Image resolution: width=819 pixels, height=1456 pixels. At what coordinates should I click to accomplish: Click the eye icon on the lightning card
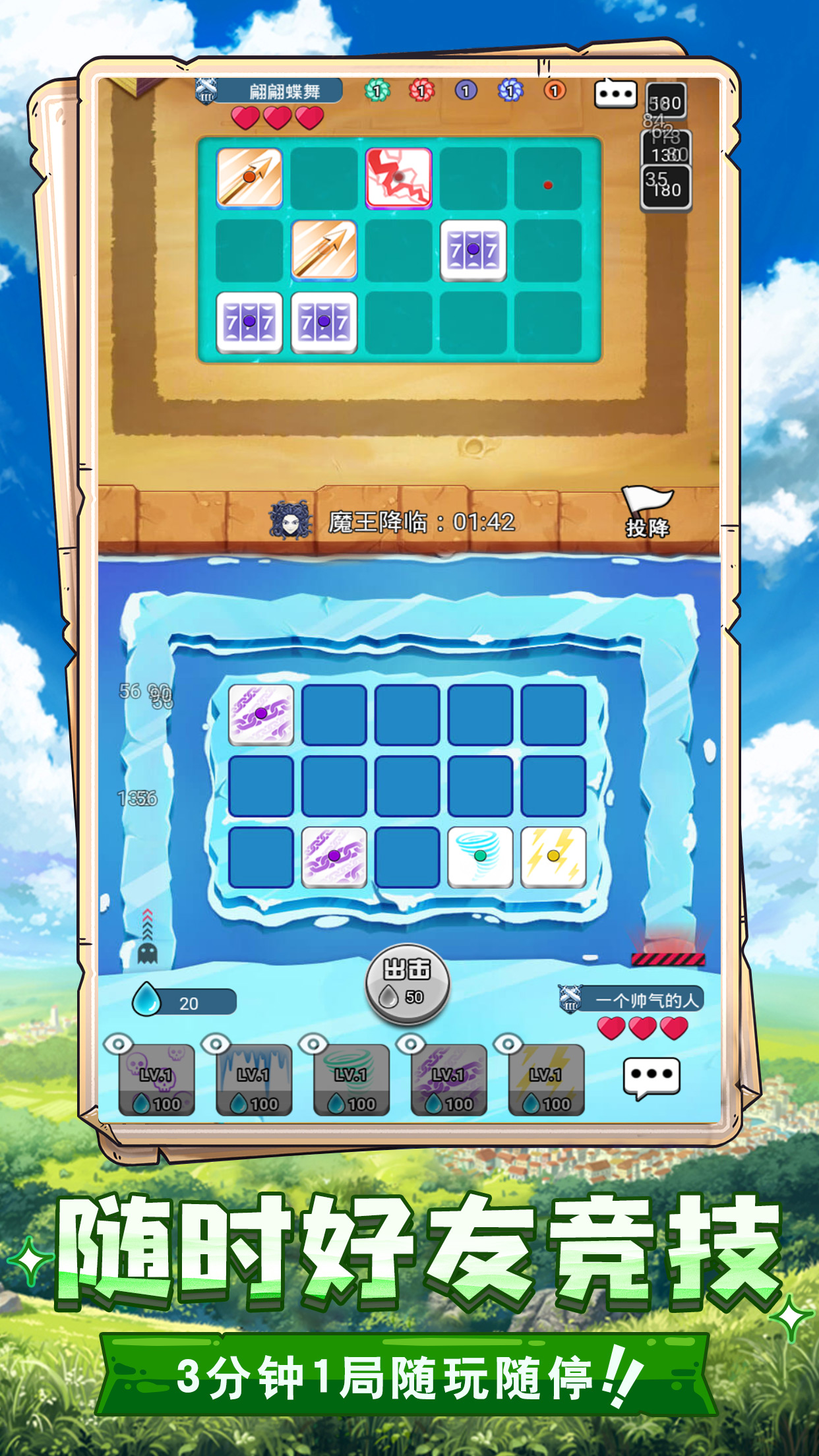(x=508, y=1044)
